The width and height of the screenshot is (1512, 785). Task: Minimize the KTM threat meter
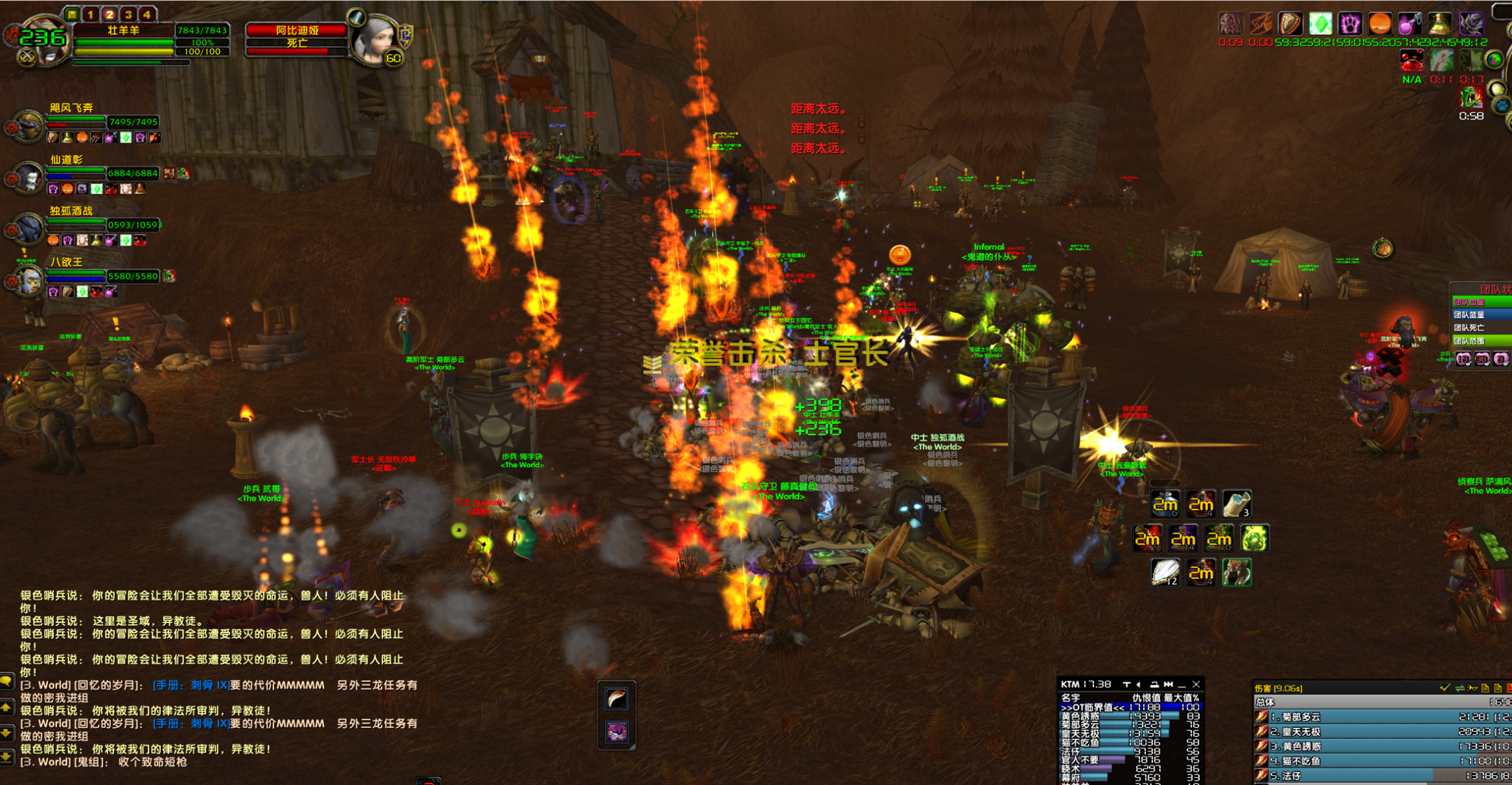(x=1181, y=684)
